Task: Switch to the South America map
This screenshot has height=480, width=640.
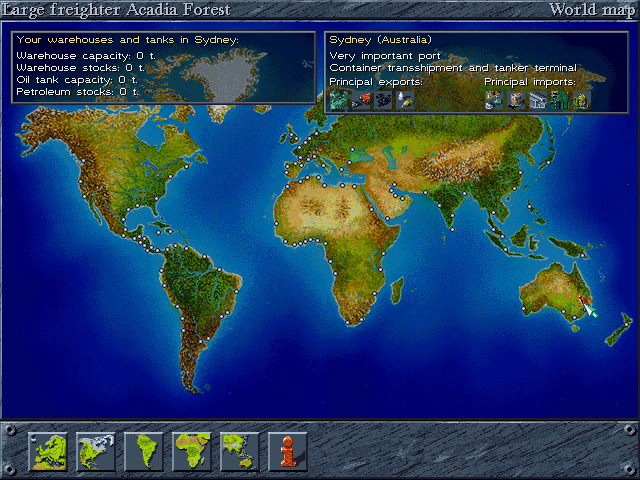Action: click(144, 451)
